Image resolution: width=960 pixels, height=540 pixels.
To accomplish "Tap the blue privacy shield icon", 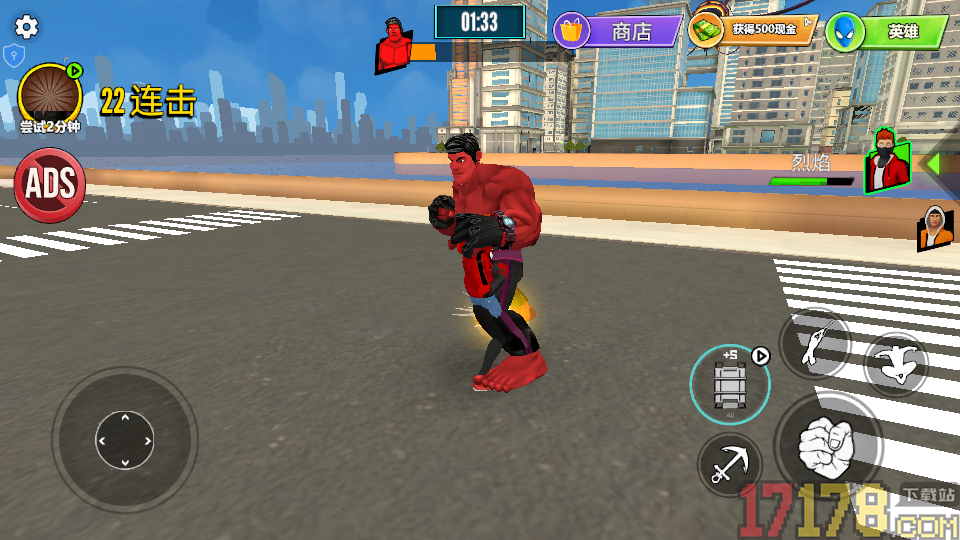I will (x=13, y=55).
